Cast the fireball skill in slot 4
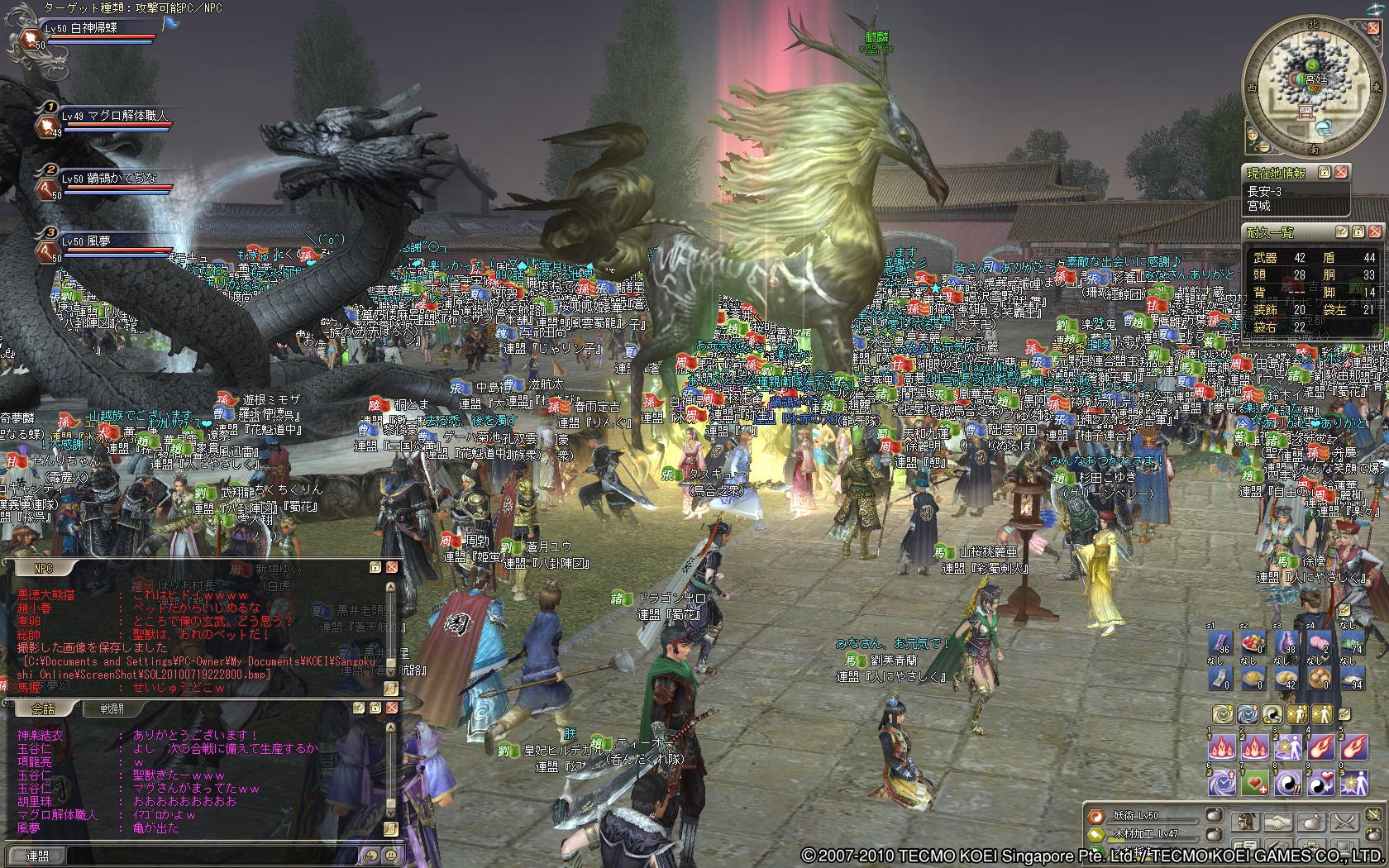This screenshot has width=1389, height=868. click(1320, 746)
